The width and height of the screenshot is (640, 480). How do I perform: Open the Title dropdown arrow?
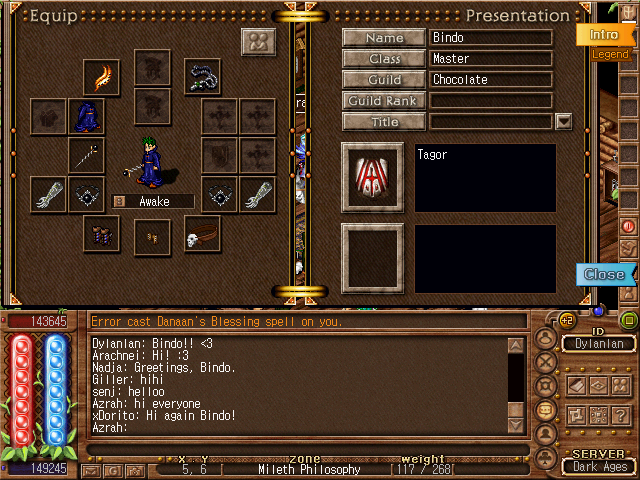pos(563,122)
